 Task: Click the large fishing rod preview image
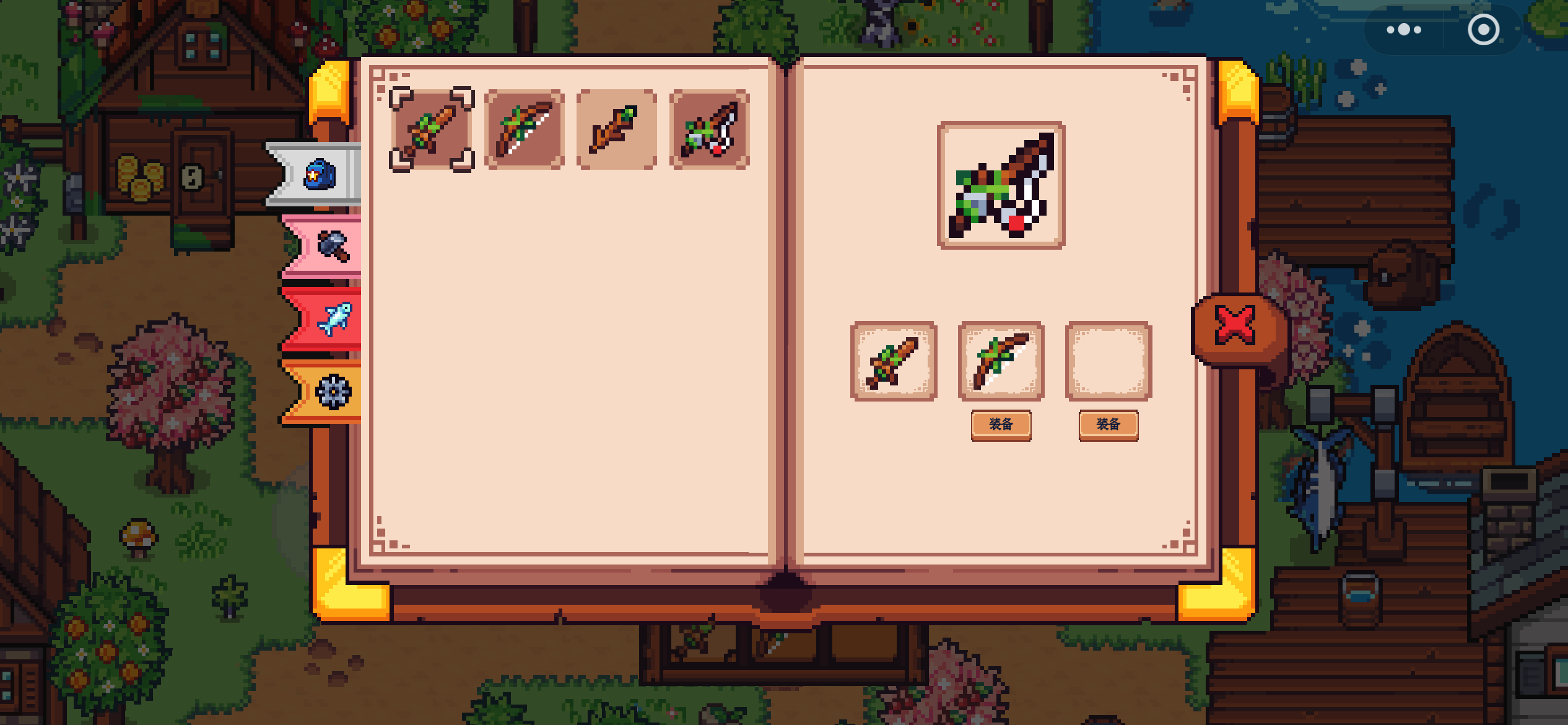(1001, 185)
